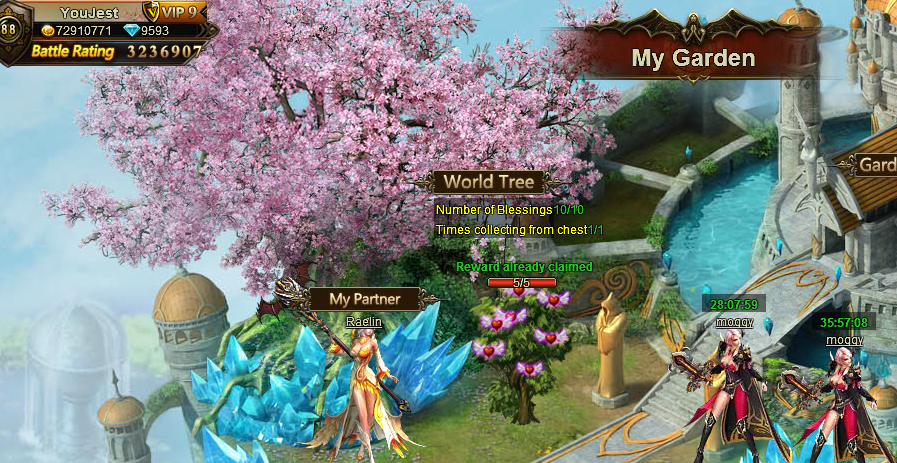Choose the moggy name under timer 28:07:59
Image resolution: width=897 pixels, height=463 pixels.
click(734, 322)
